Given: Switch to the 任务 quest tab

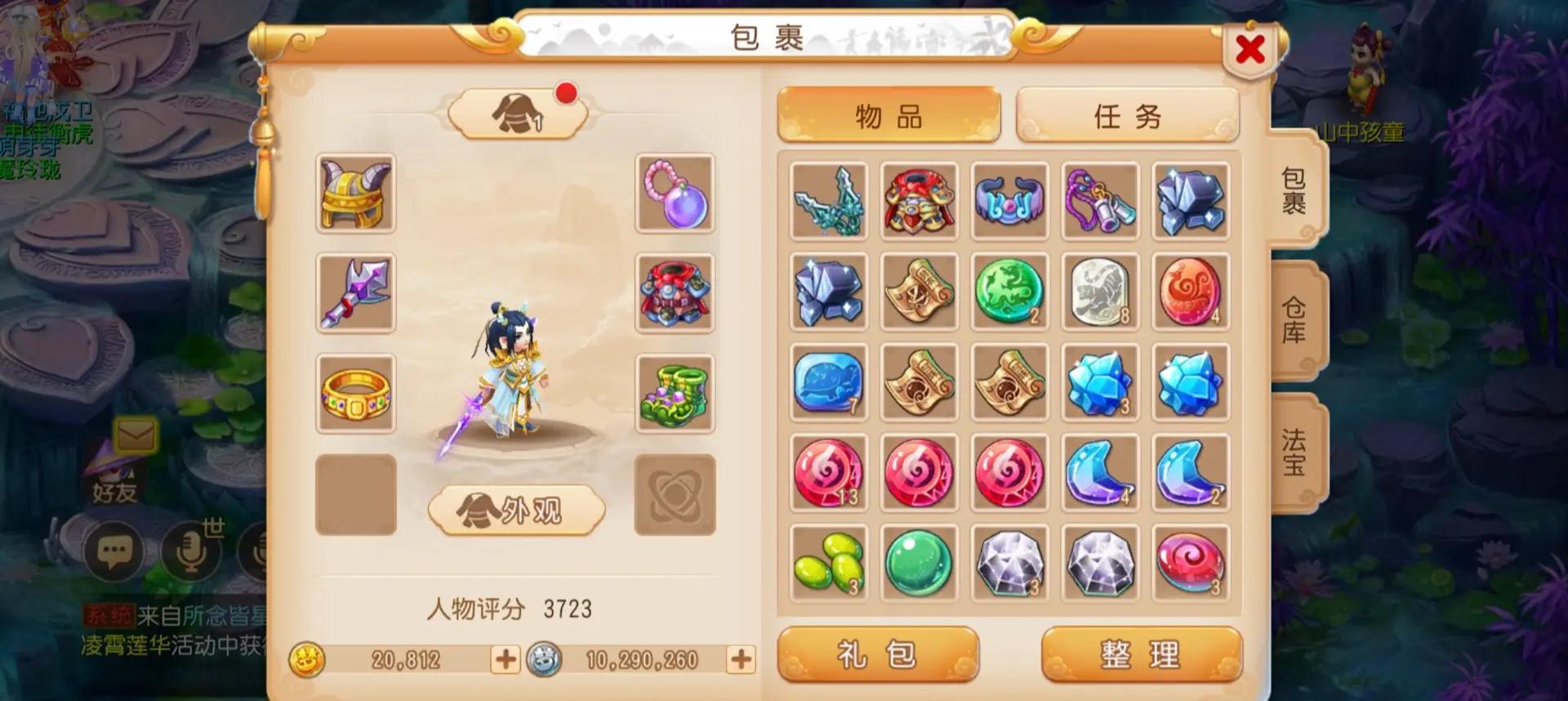Looking at the screenshot, I should click(1127, 116).
